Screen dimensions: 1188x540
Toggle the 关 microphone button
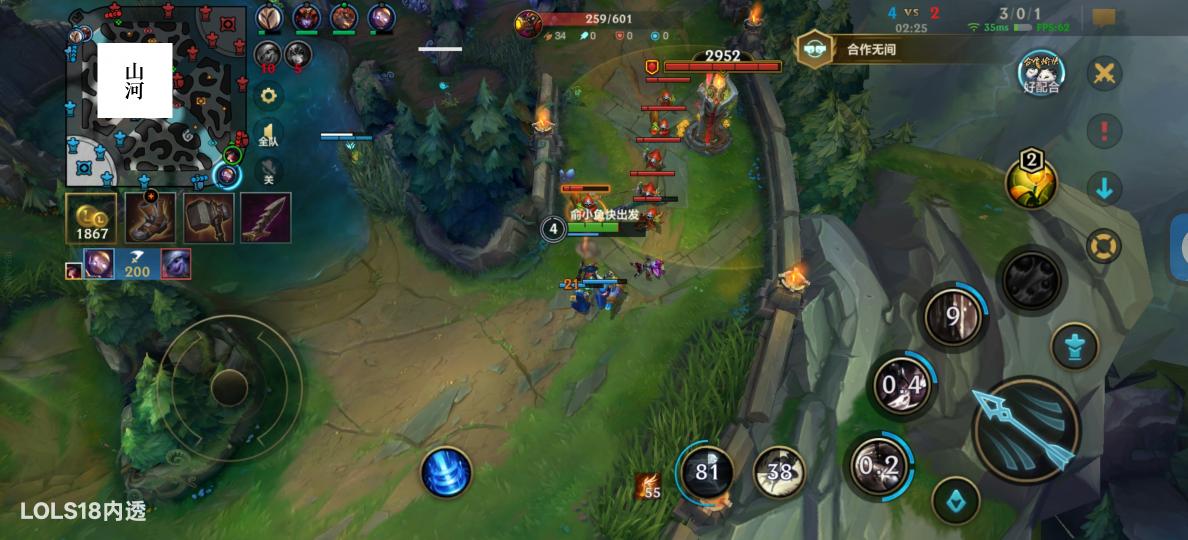(268, 175)
